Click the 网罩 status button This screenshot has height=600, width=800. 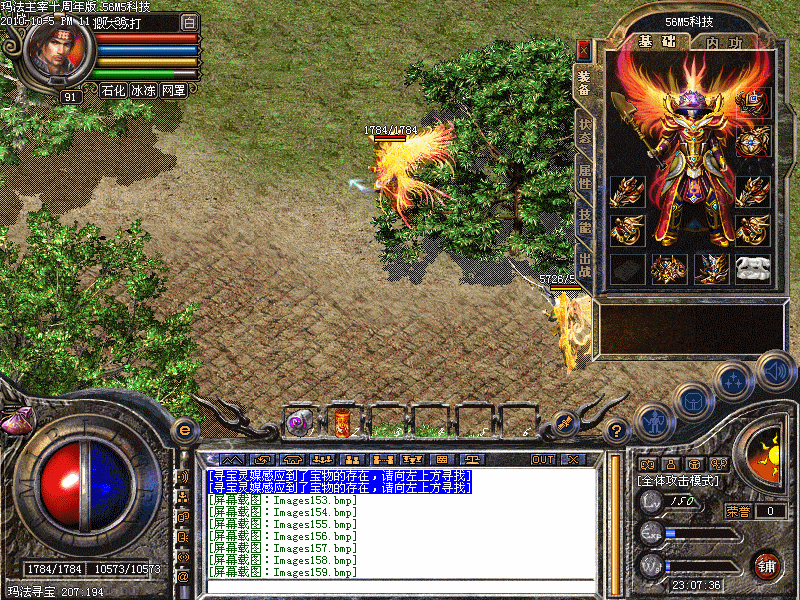point(173,90)
